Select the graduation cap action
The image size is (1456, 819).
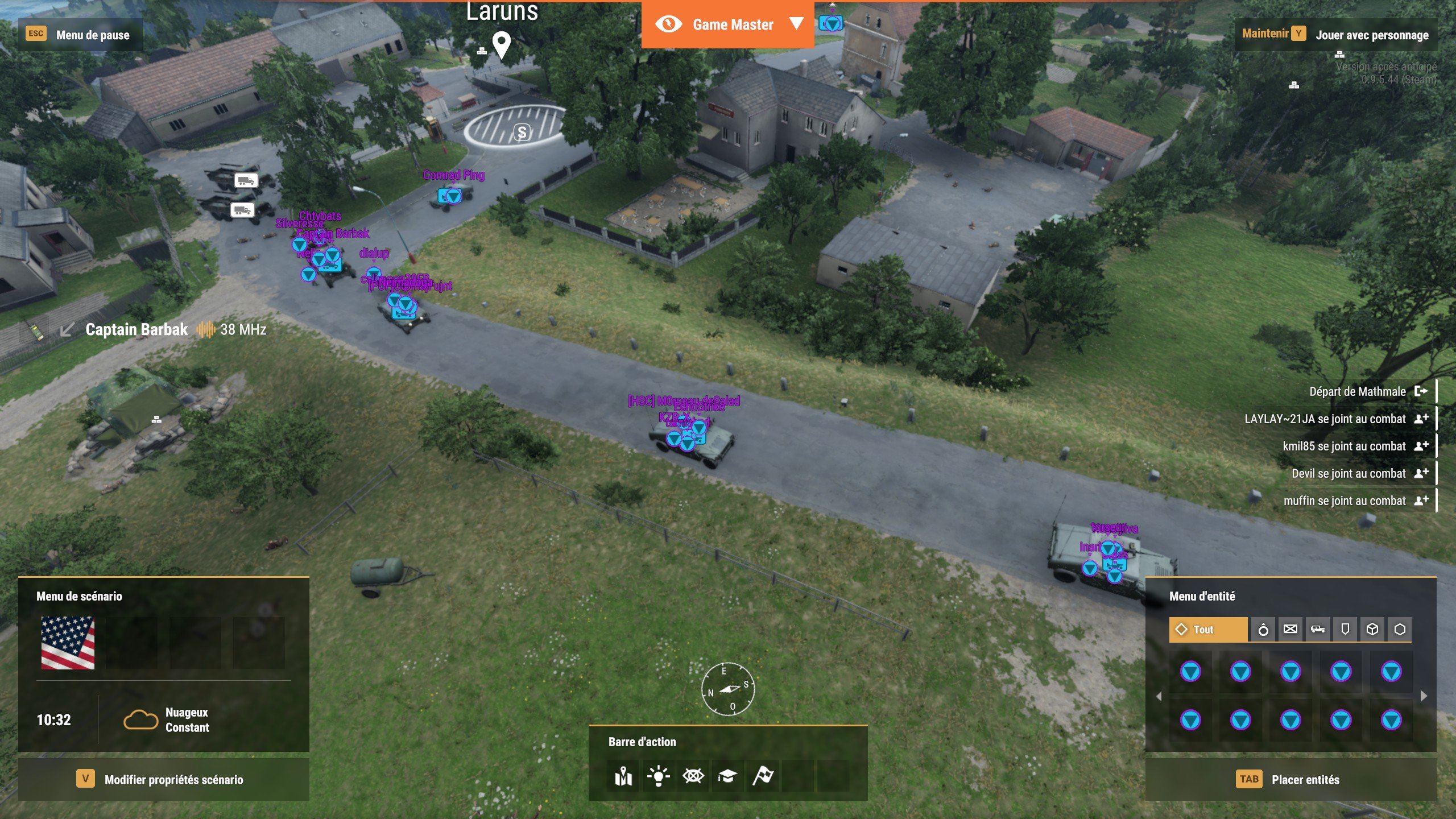pos(727,776)
